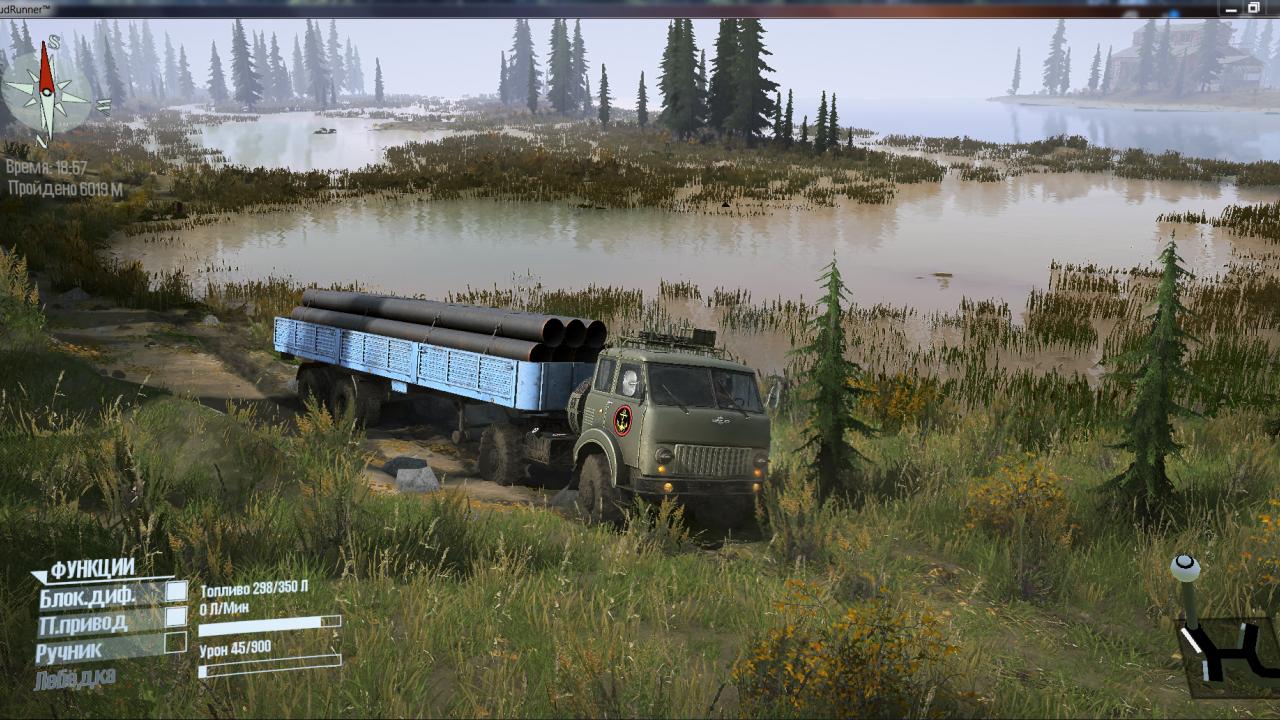Click the compass in the corner
The width and height of the screenshot is (1280, 720).
(46, 92)
